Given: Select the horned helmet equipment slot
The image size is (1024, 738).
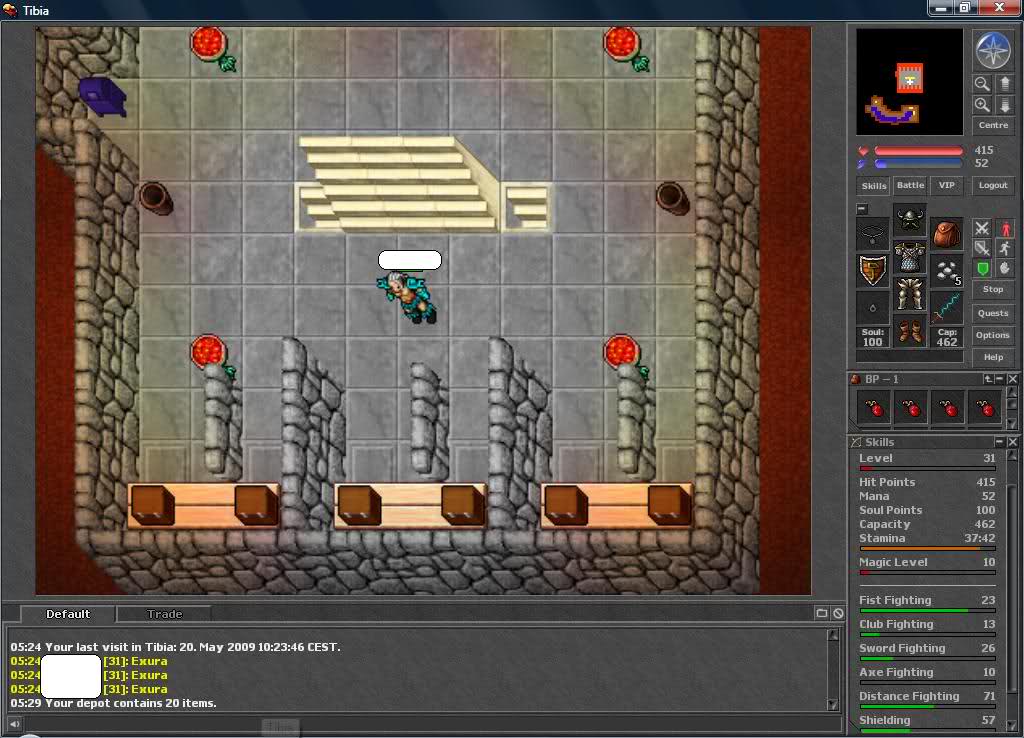Looking at the screenshot, I should coord(910,221).
